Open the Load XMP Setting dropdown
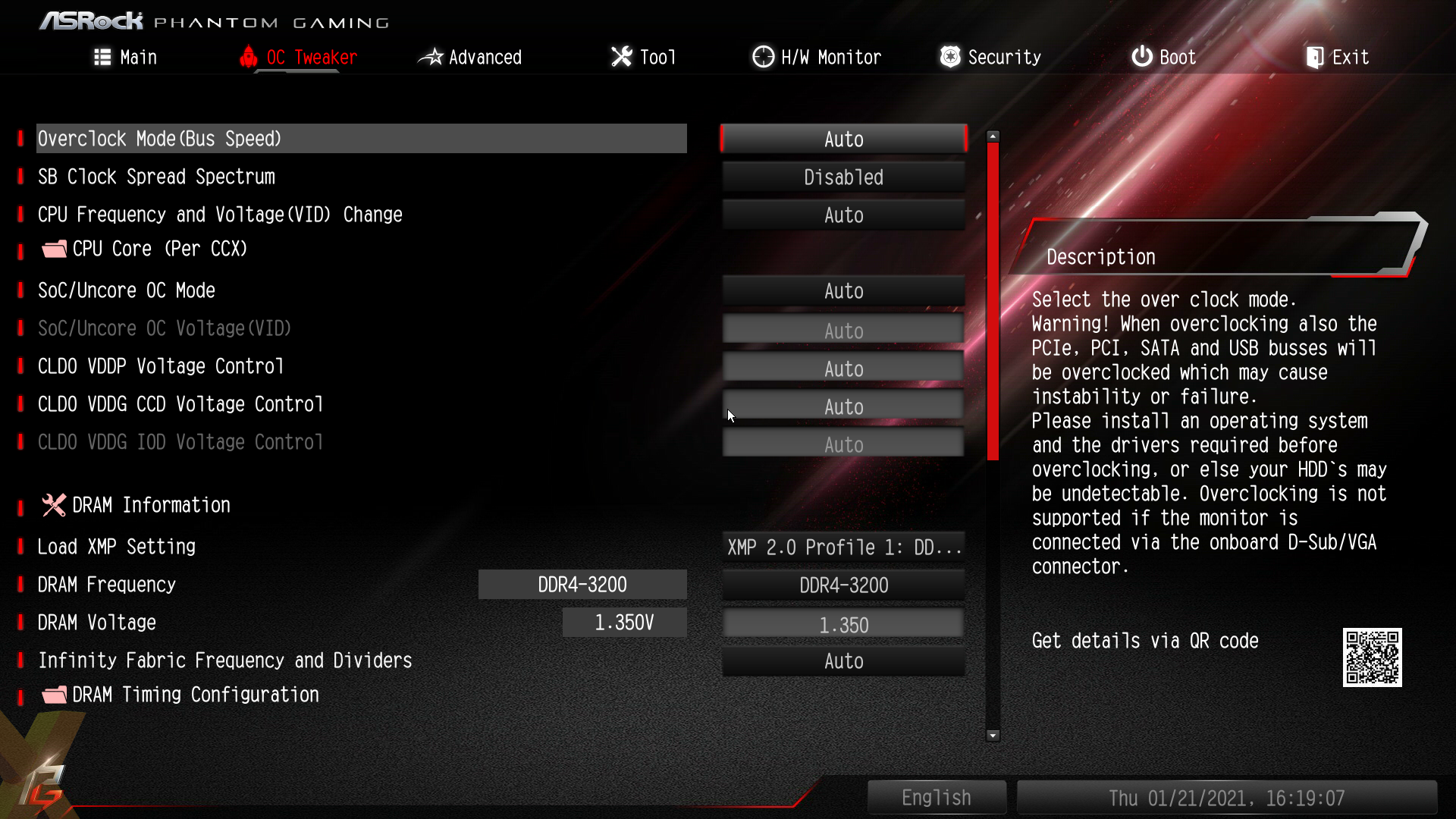1456x819 pixels. tap(843, 547)
